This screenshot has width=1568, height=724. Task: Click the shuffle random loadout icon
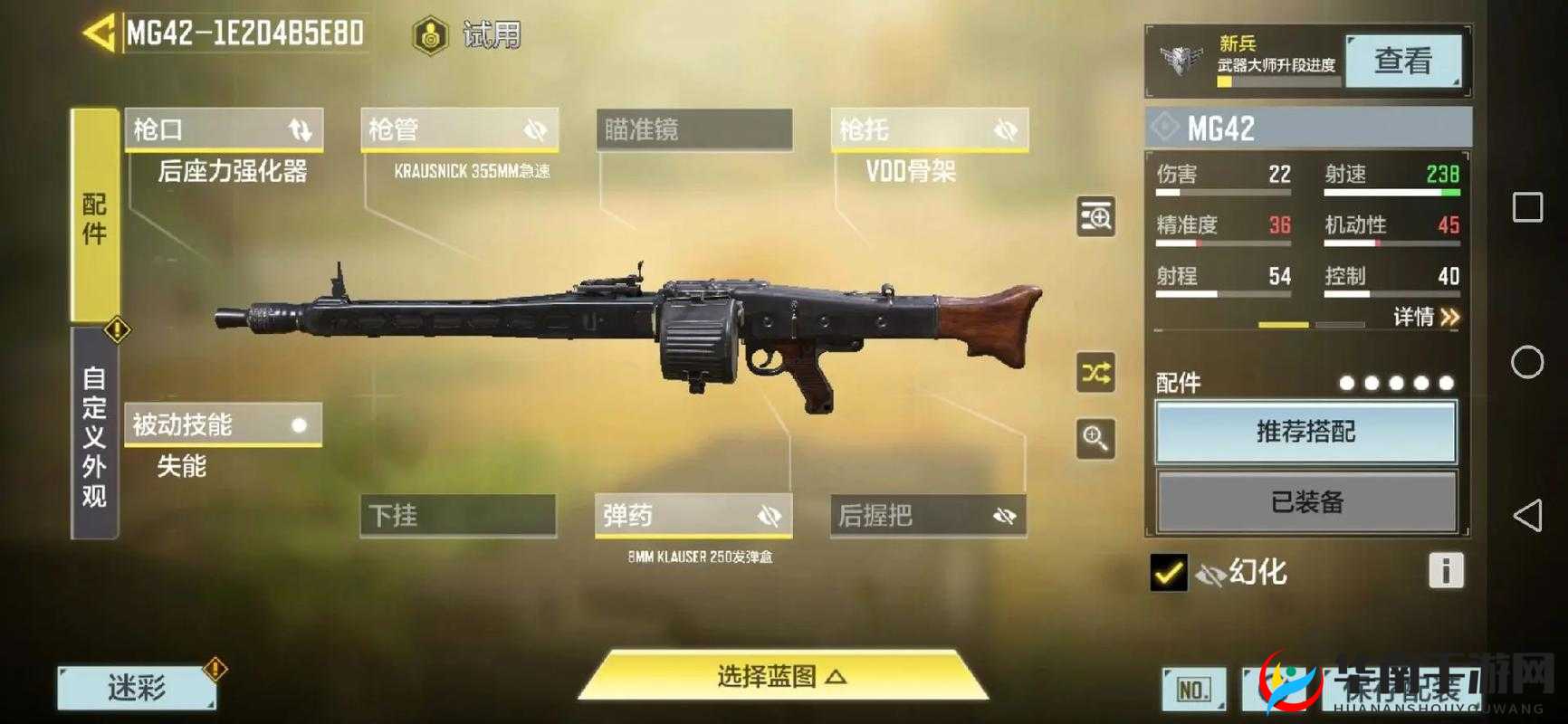pos(1095,374)
